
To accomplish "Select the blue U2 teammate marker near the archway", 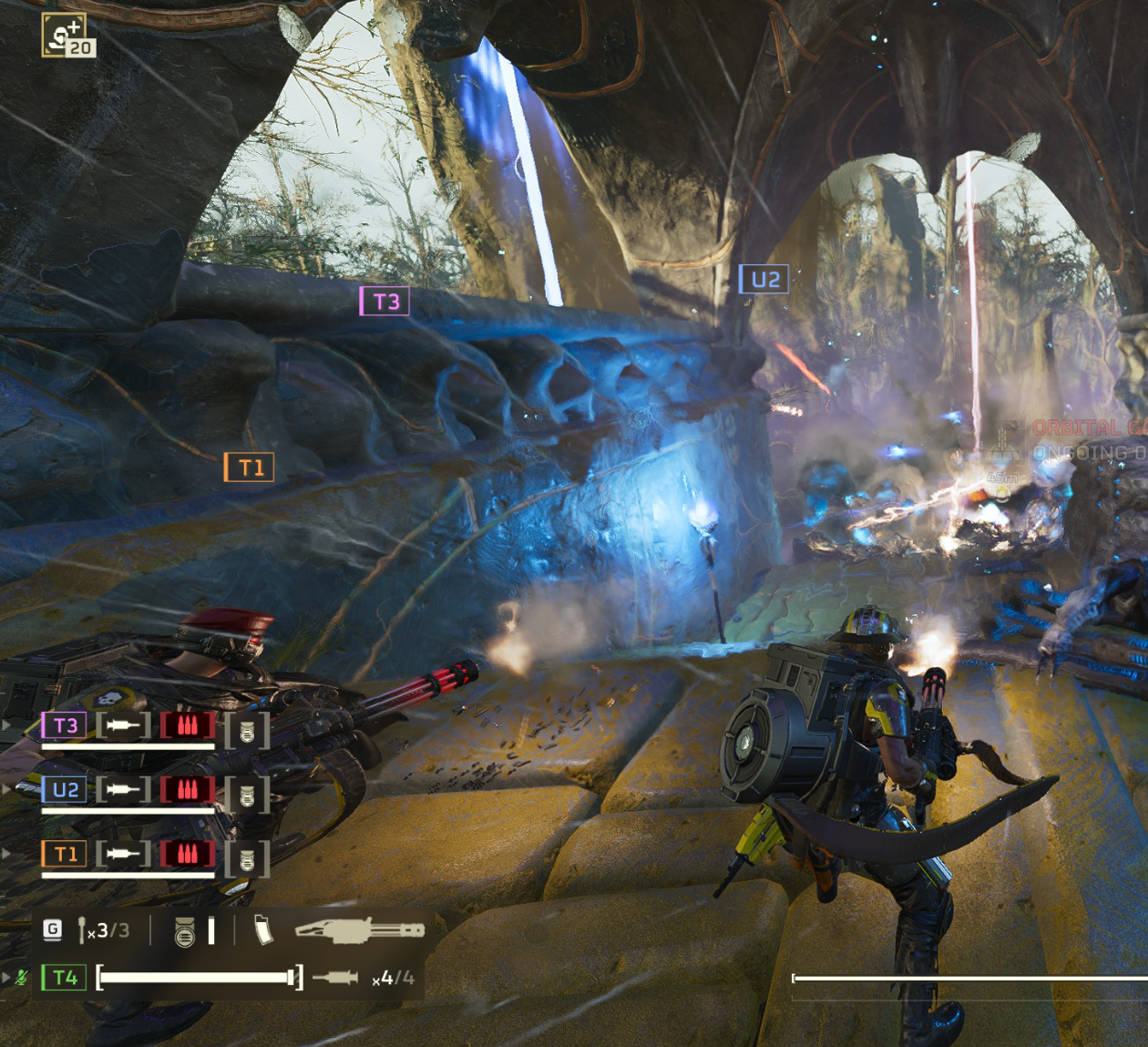I will [x=764, y=280].
